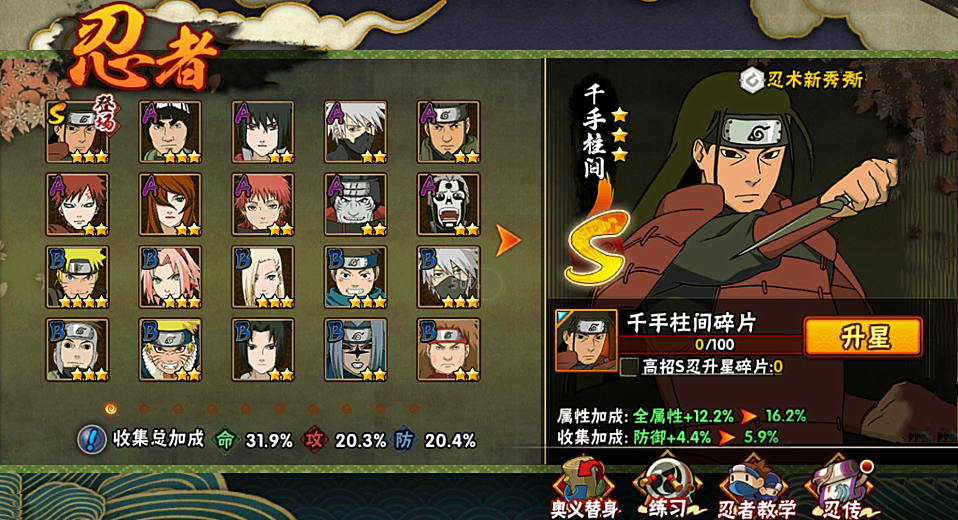The height and width of the screenshot is (520, 958).
Task: Pick the blonde Ino ninja tile
Action: pos(263,276)
